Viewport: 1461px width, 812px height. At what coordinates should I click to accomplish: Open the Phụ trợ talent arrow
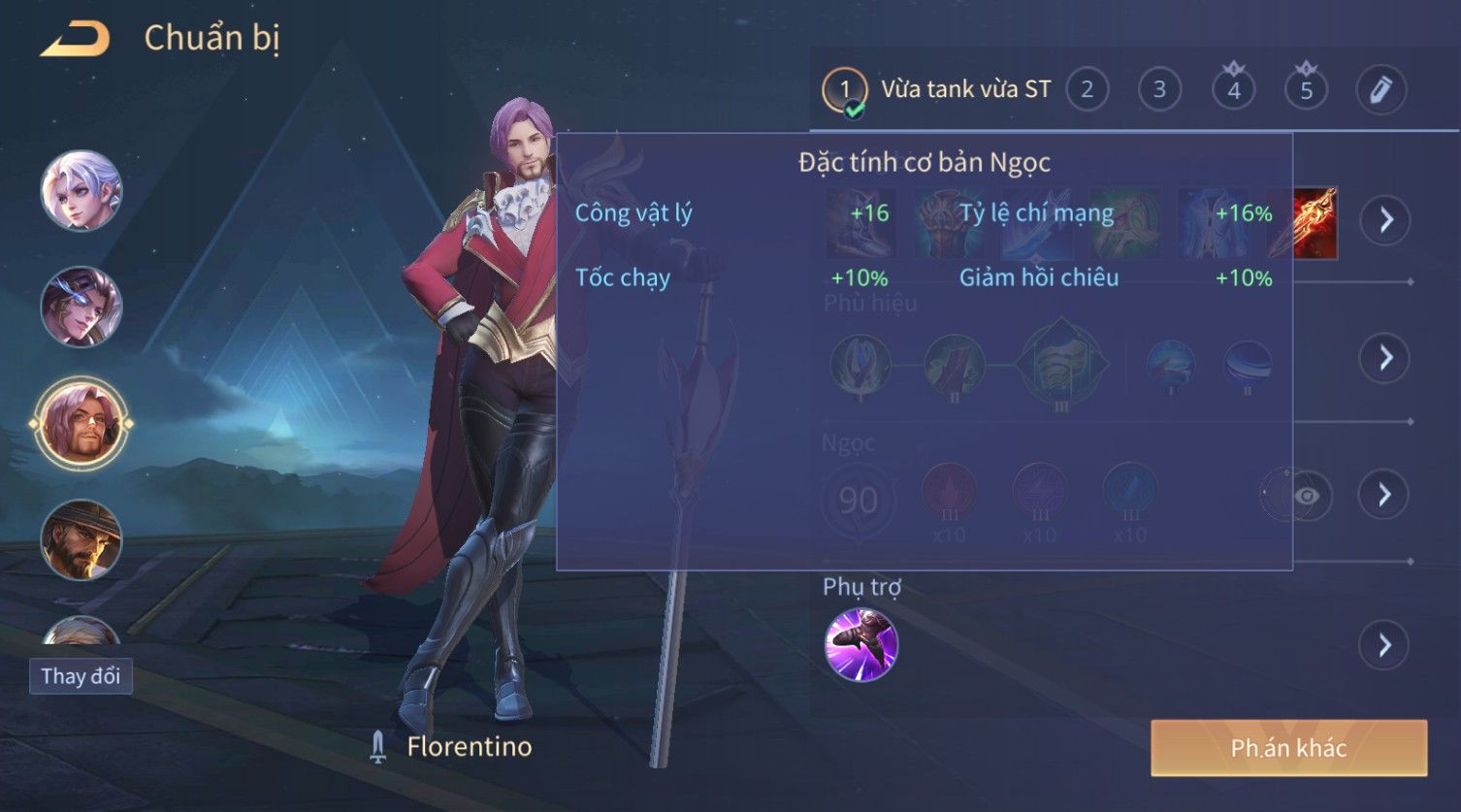(x=1384, y=645)
